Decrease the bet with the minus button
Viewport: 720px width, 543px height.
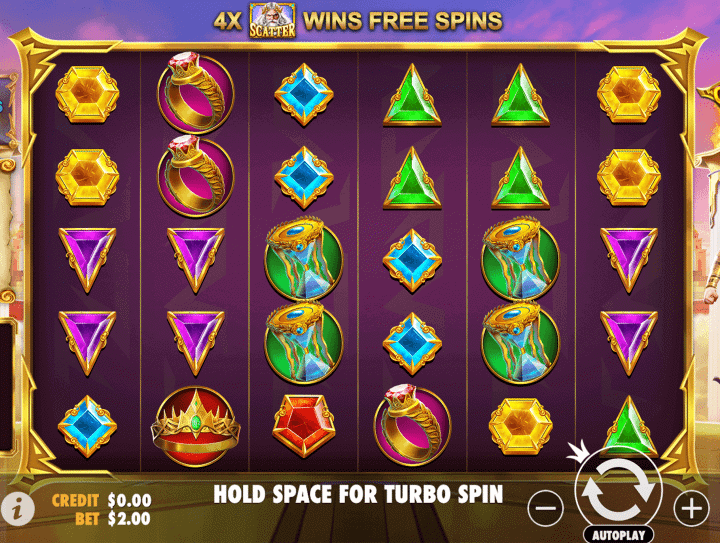pos(545,508)
